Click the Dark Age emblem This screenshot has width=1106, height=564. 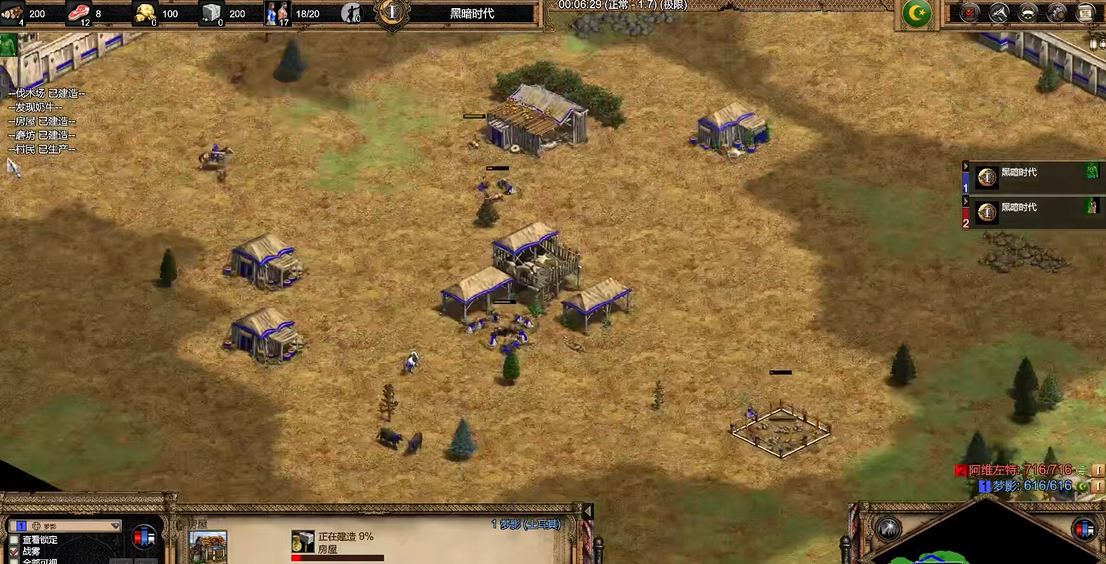pyautogui.click(x=391, y=13)
